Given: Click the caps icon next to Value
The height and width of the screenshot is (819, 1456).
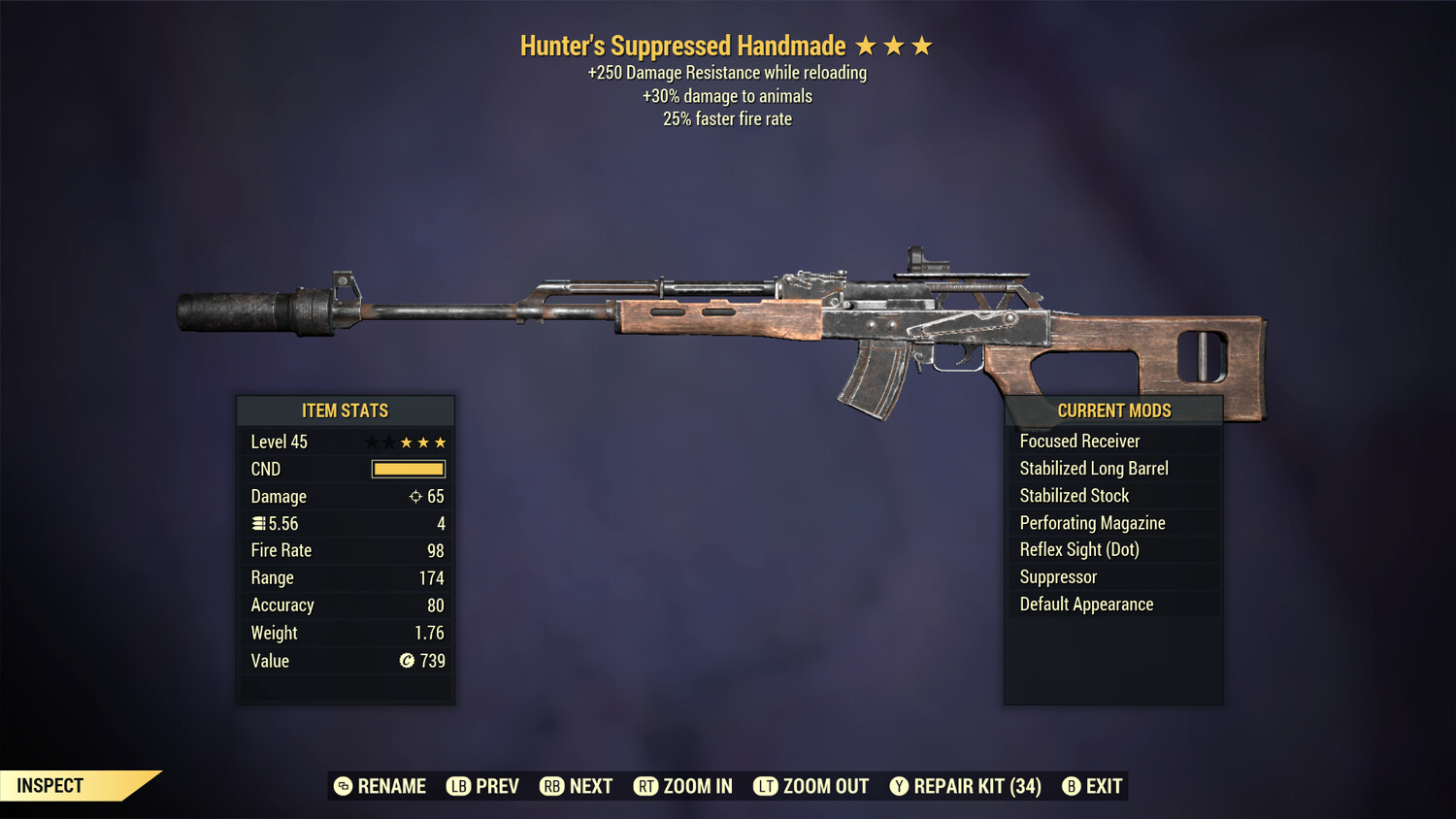Looking at the screenshot, I should pos(406,661).
